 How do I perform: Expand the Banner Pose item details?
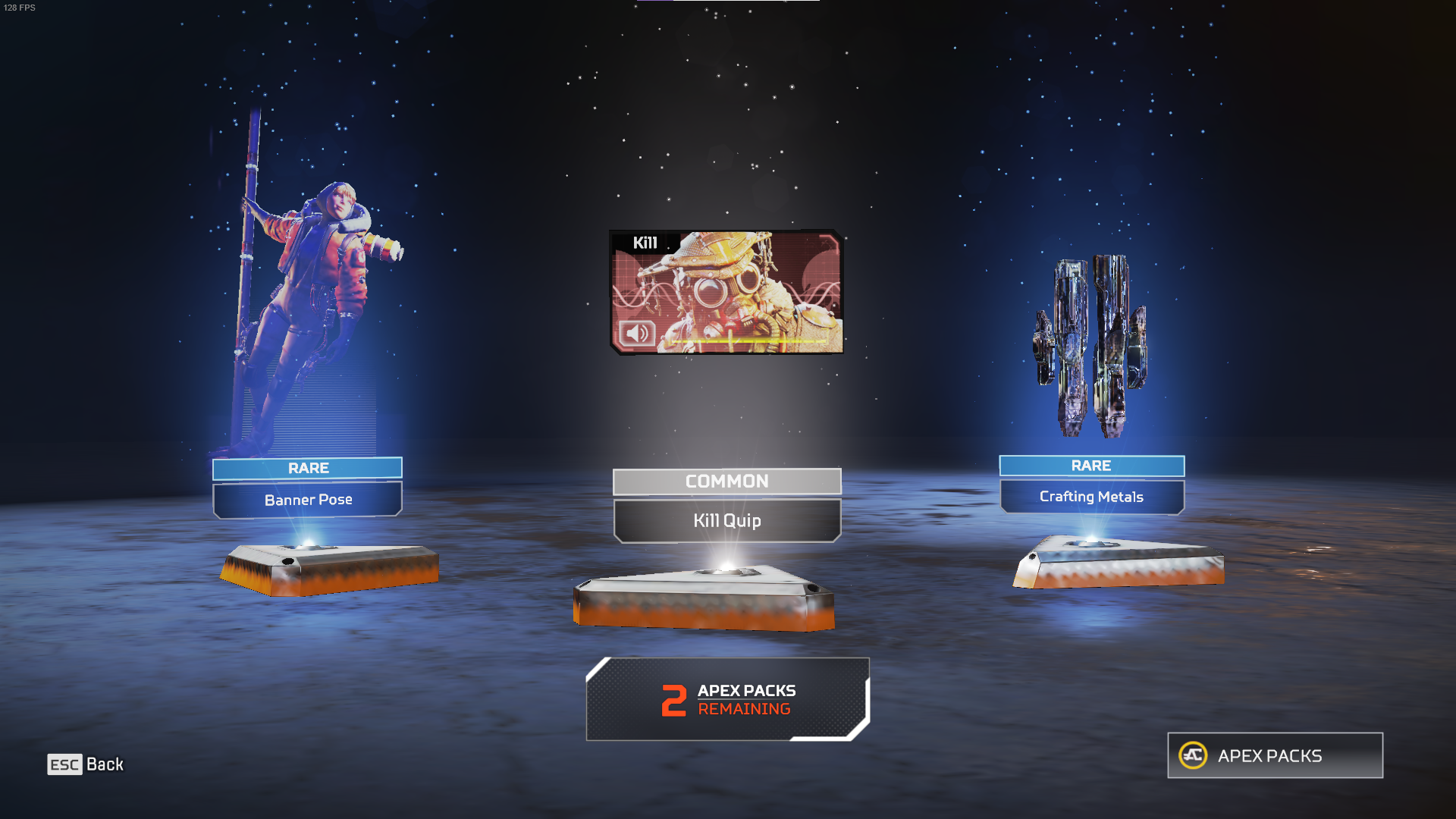pyautogui.click(x=306, y=499)
